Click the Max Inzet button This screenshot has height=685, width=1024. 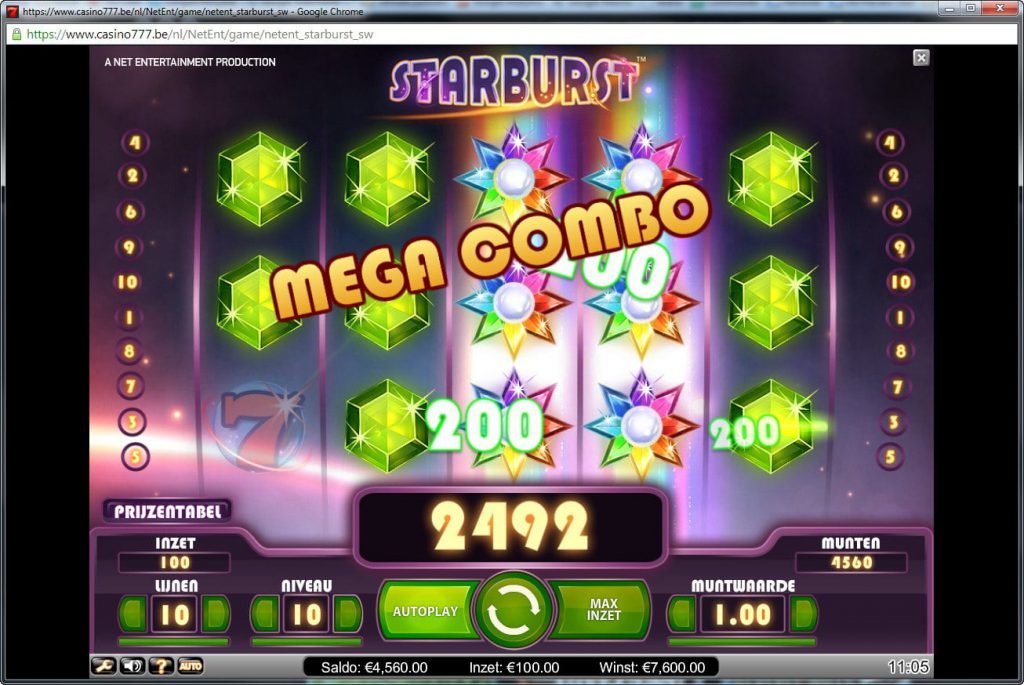(604, 610)
